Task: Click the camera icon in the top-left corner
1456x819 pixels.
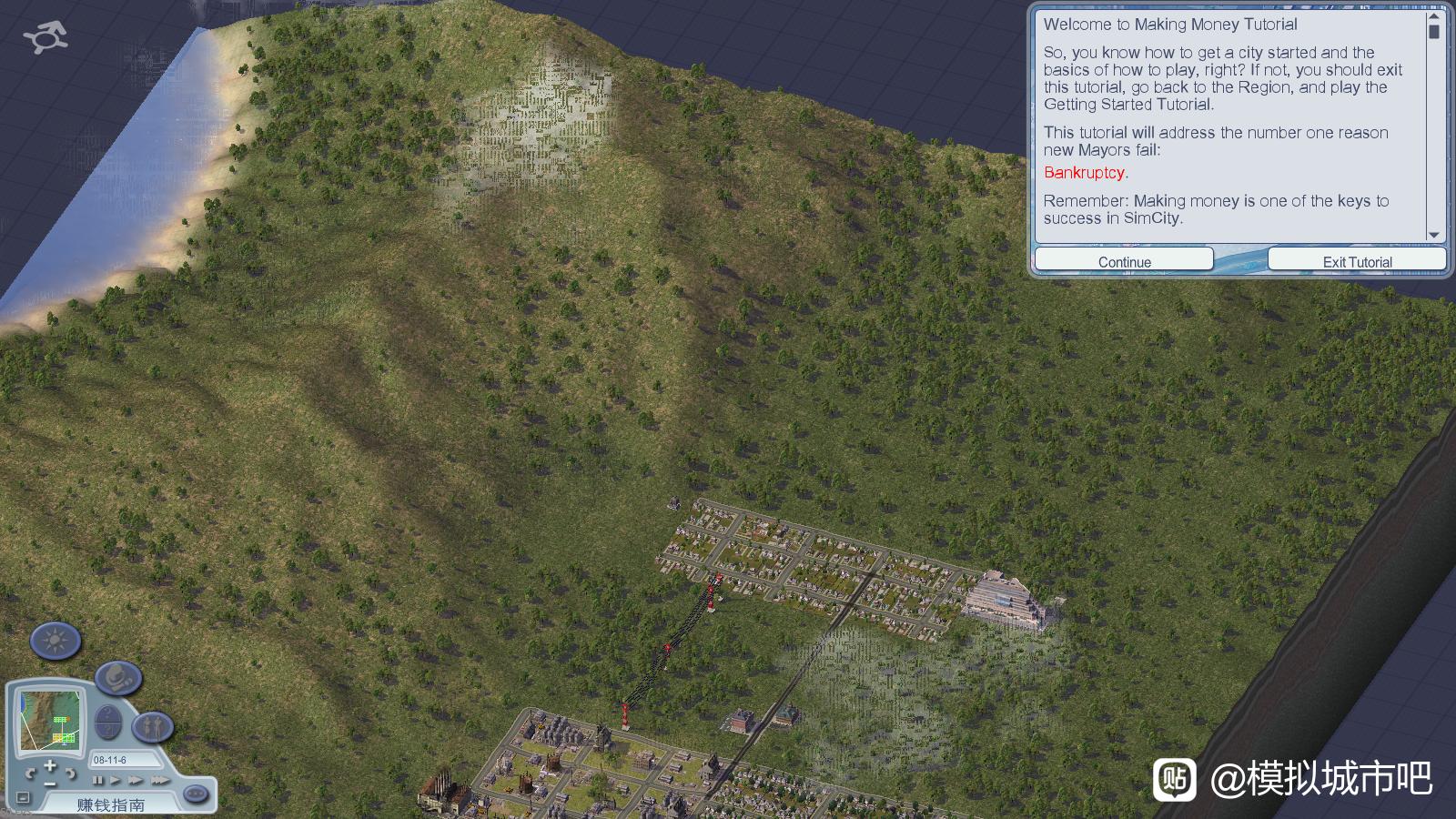Action: pyautogui.click(x=45, y=37)
